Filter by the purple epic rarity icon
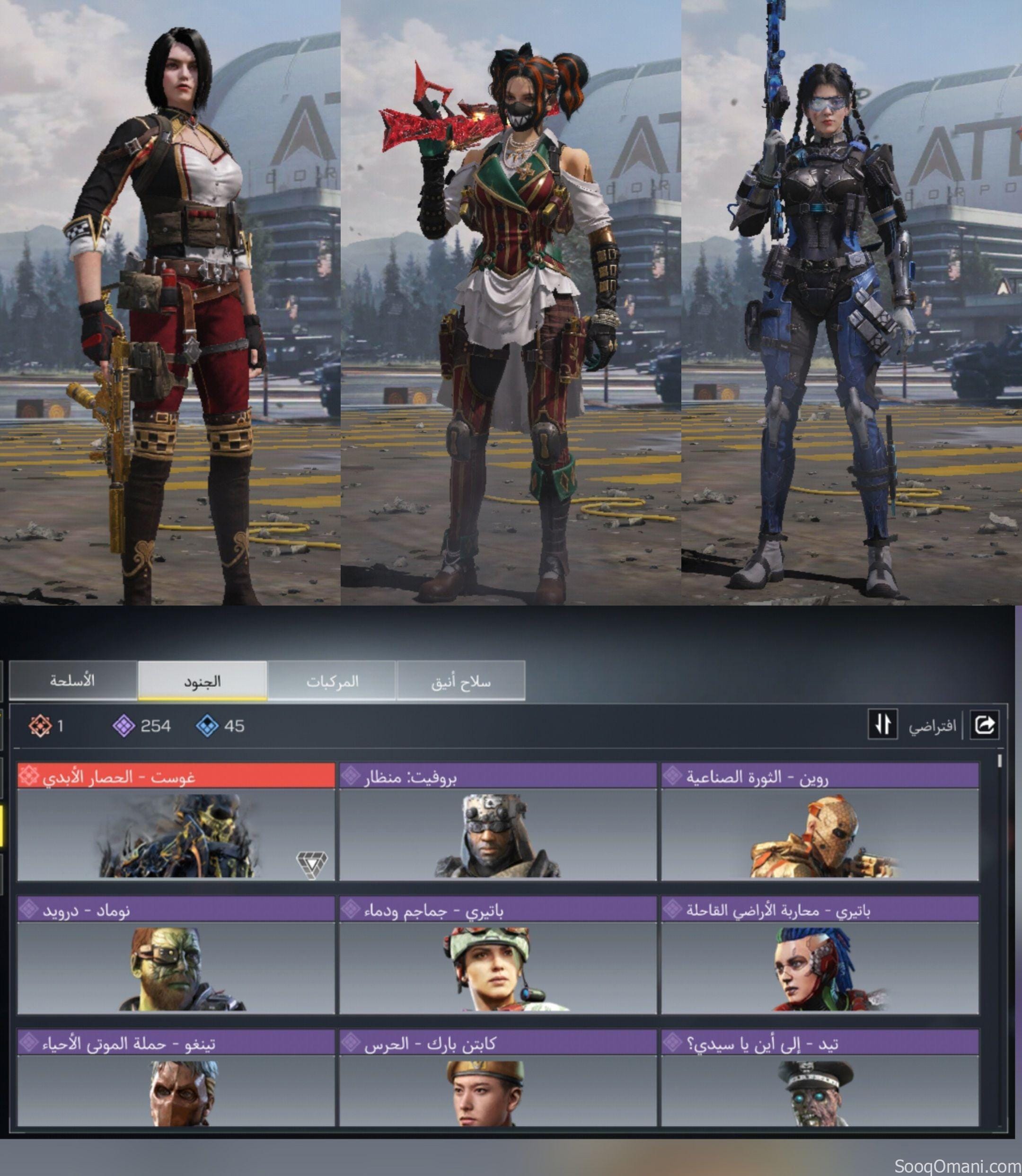Screen dimensions: 1022x1176 (x=124, y=726)
